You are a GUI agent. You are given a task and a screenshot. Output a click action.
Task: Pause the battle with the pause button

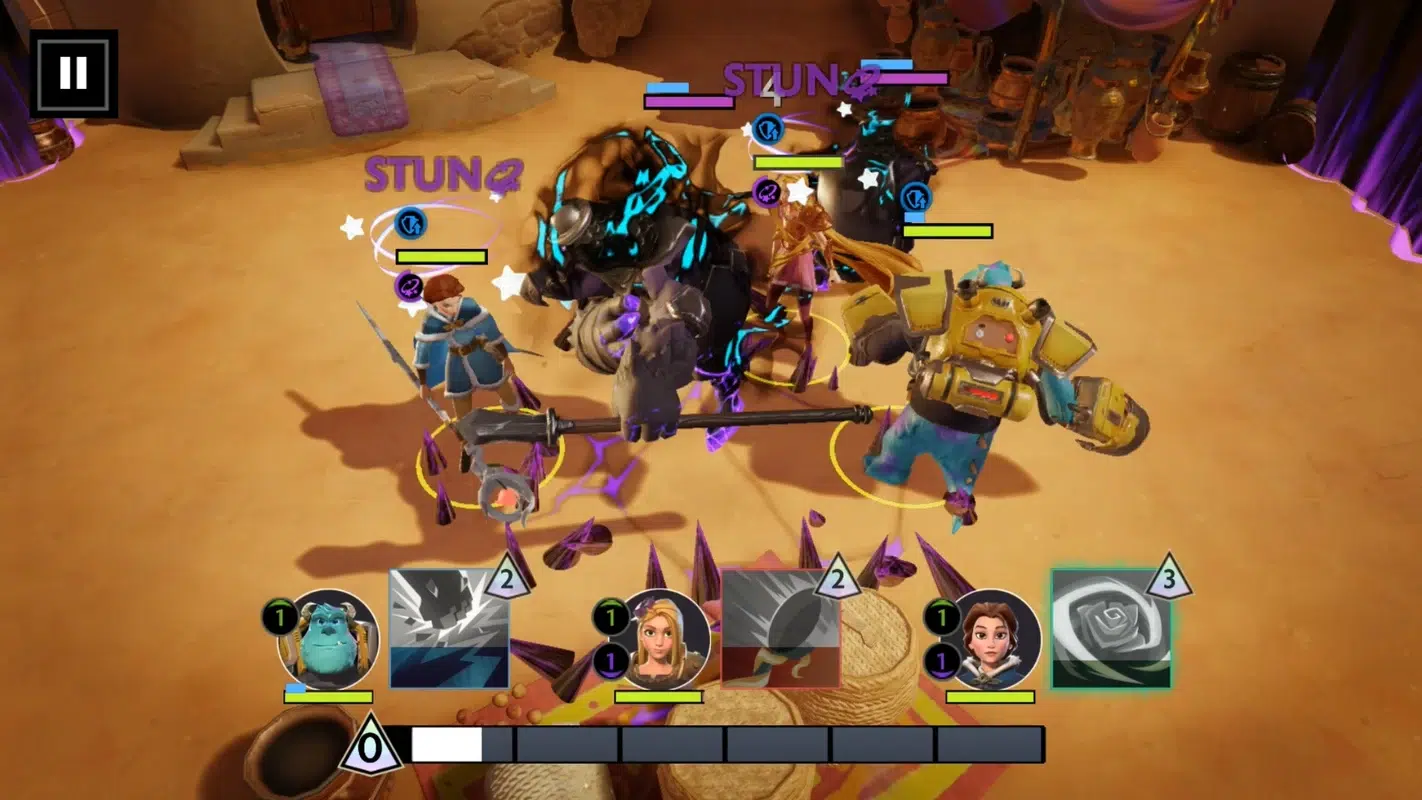tap(73, 73)
